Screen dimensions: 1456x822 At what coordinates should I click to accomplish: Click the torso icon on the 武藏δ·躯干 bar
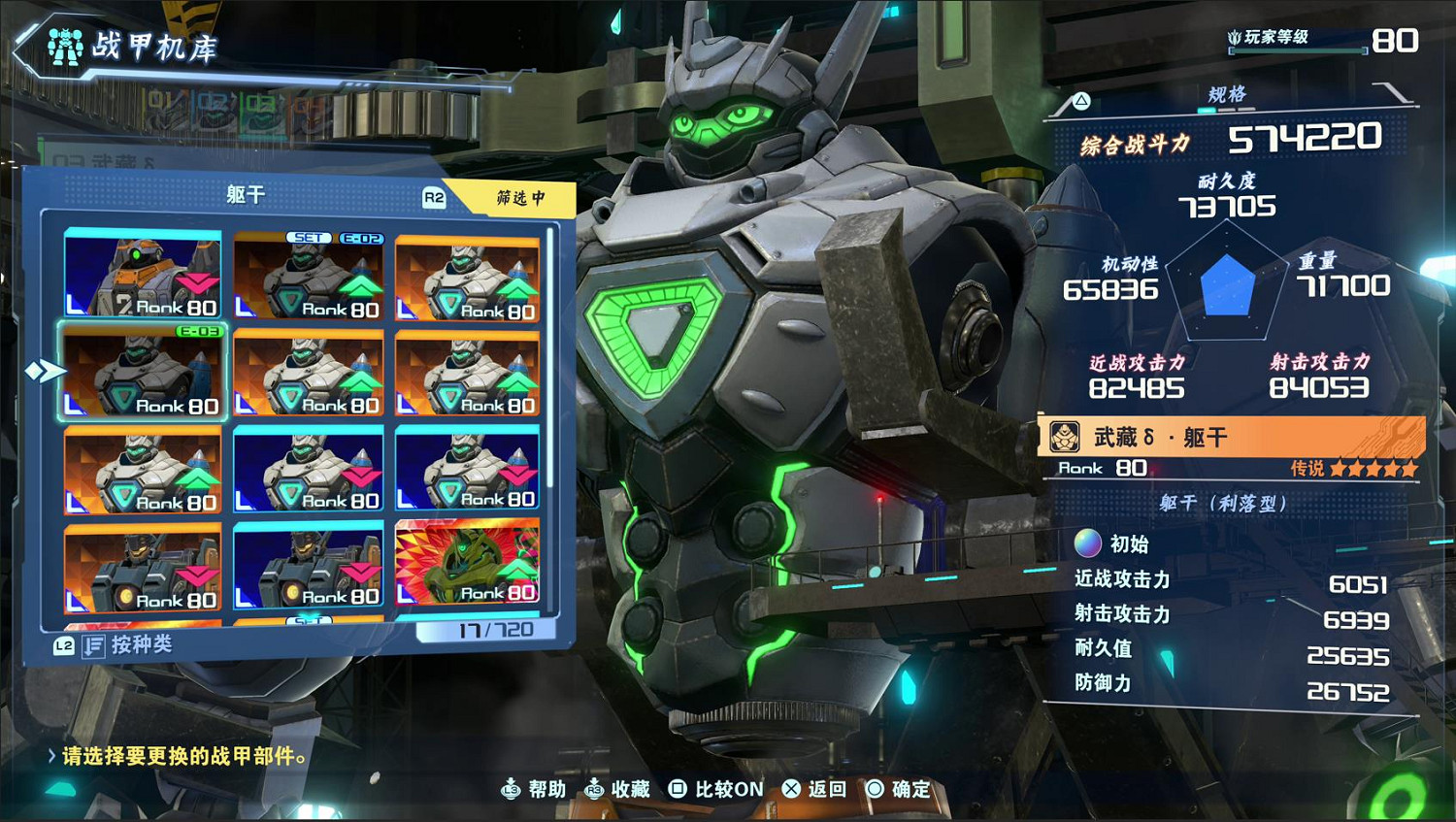tap(1065, 438)
